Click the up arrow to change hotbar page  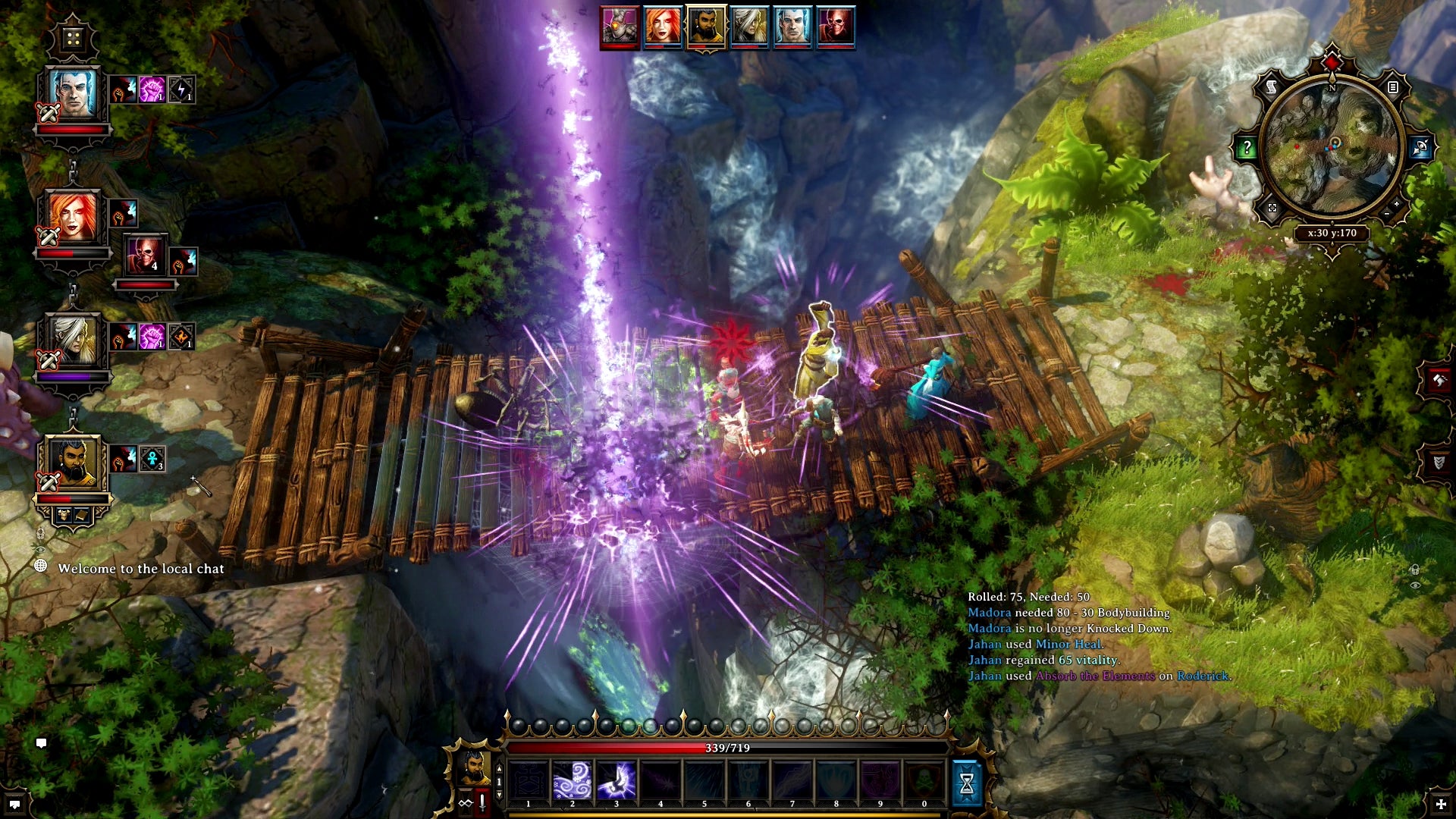(498, 769)
